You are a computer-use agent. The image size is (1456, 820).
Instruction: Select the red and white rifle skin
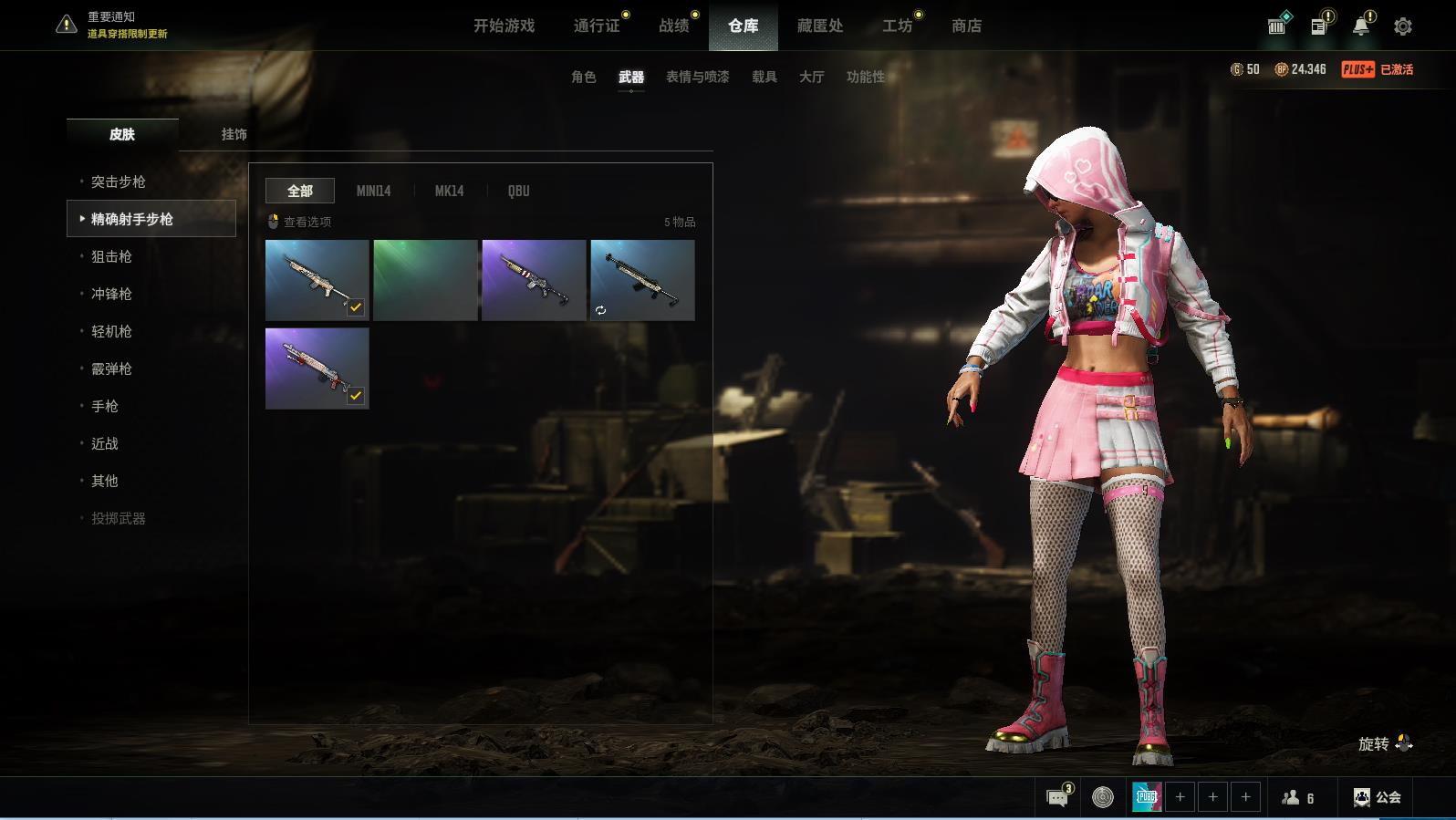click(x=317, y=368)
